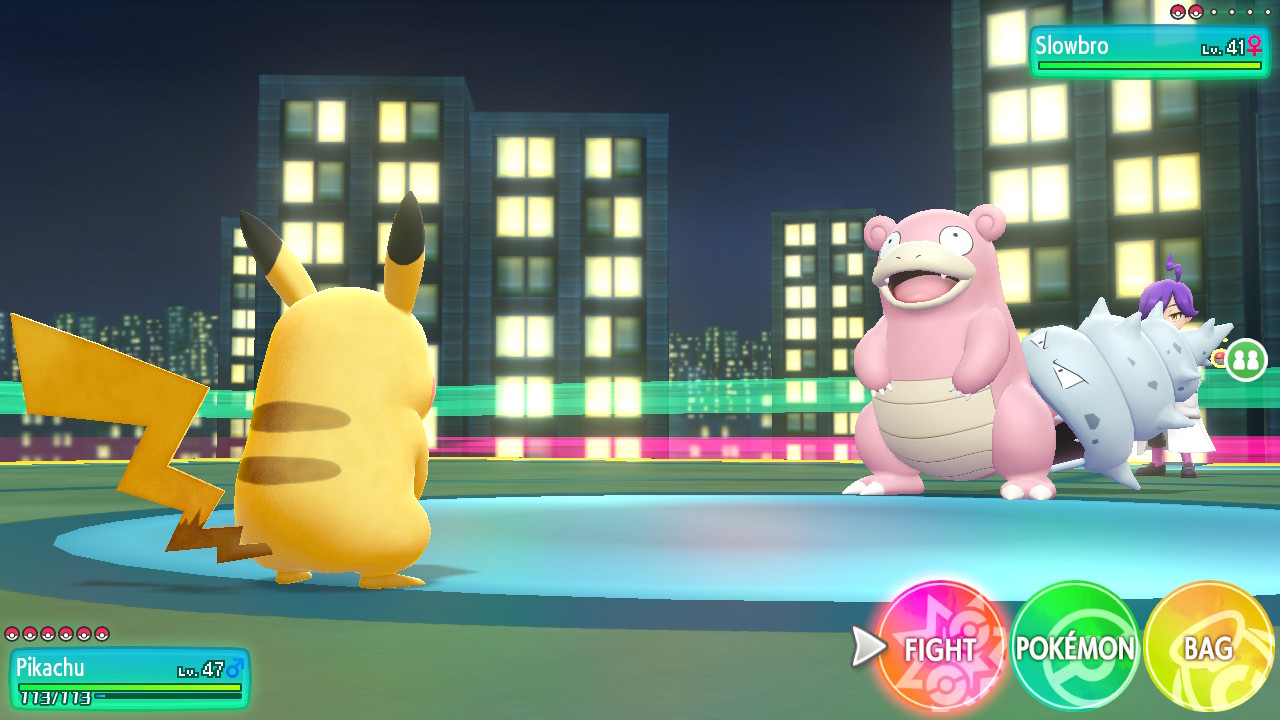Open the BAG menu
The height and width of the screenshot is (720, 1280).
(x=1207, y=649)
